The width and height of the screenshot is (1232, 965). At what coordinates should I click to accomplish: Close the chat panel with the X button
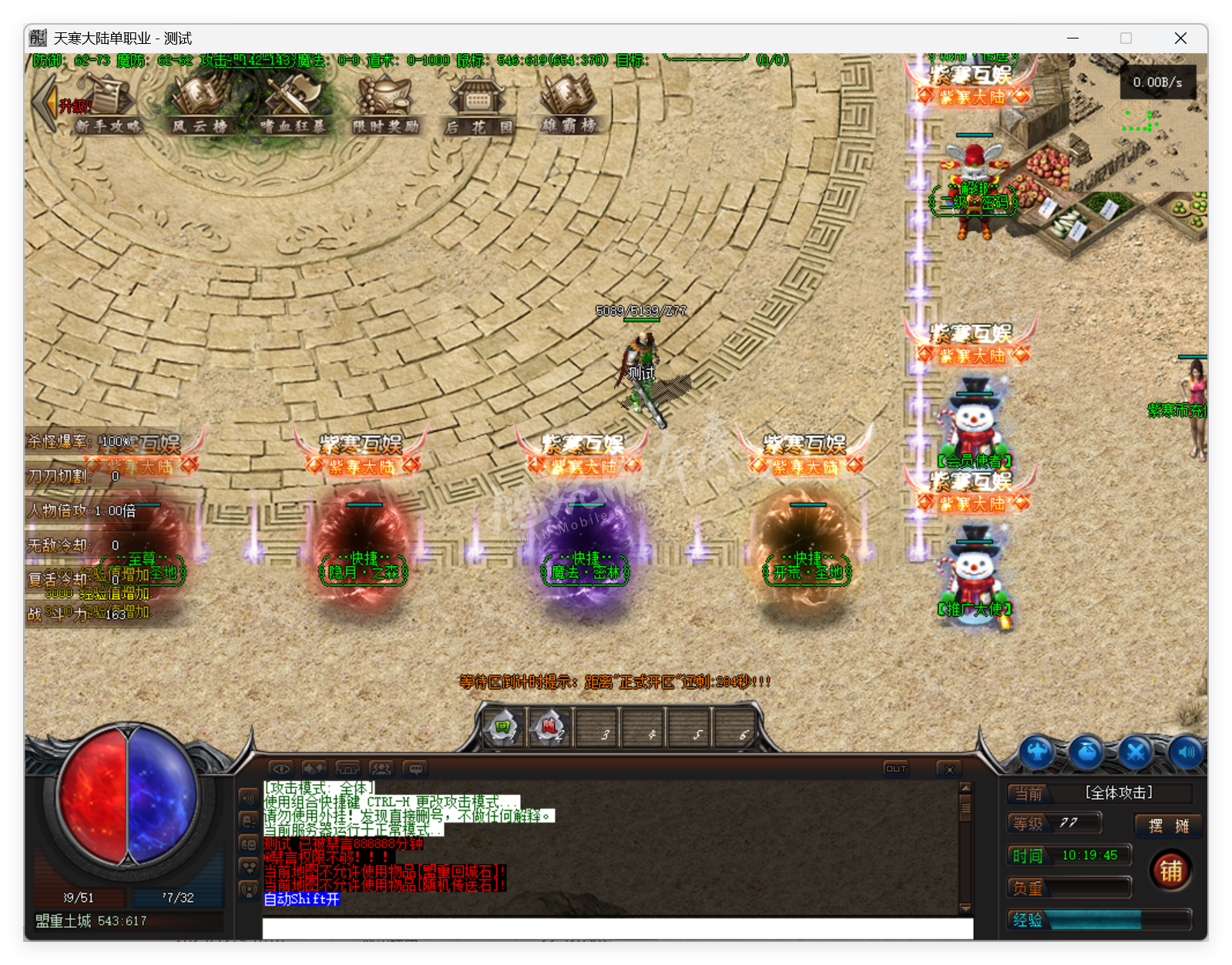[x=949, y=769]
